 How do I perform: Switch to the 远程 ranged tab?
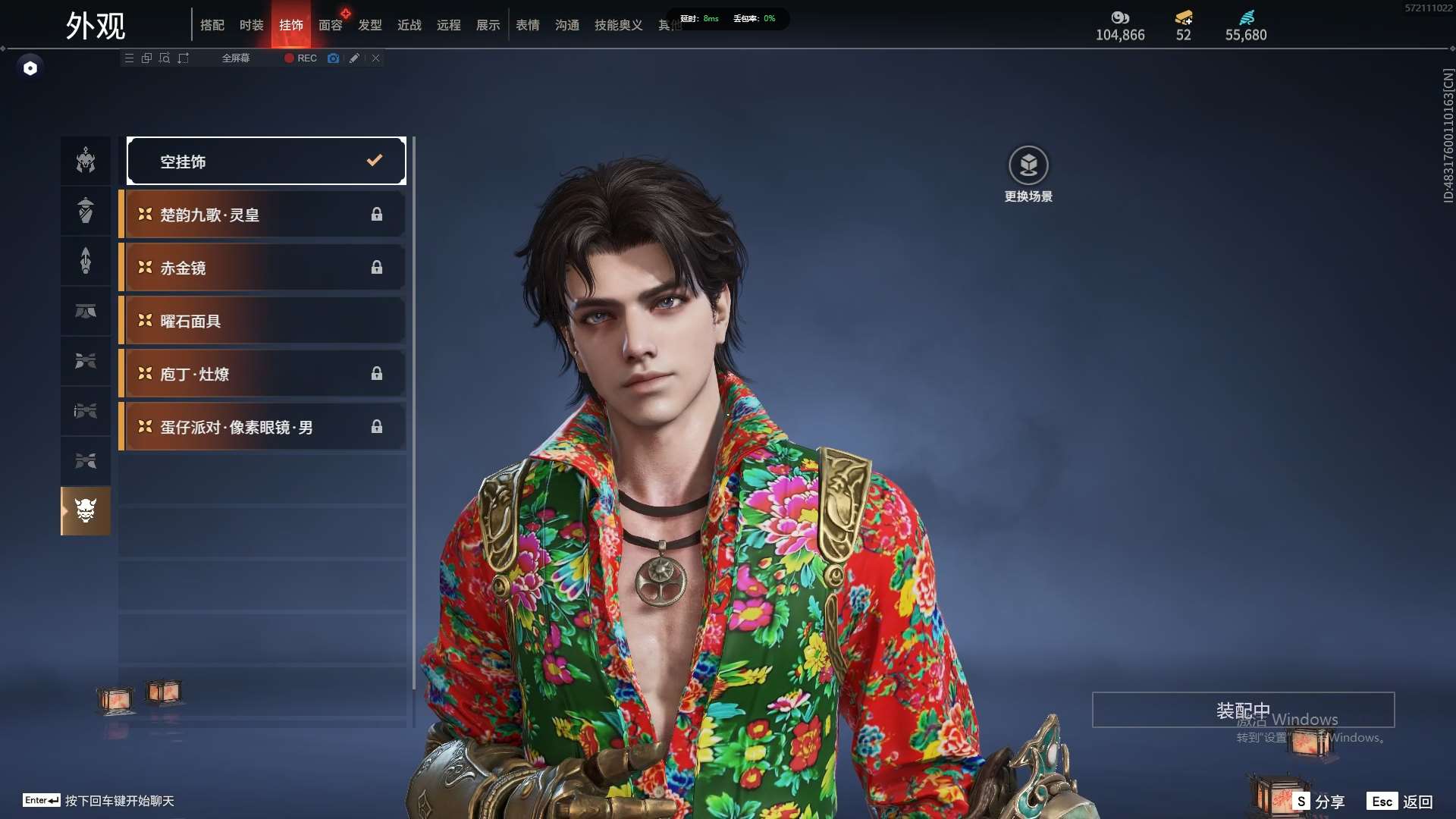449,25
